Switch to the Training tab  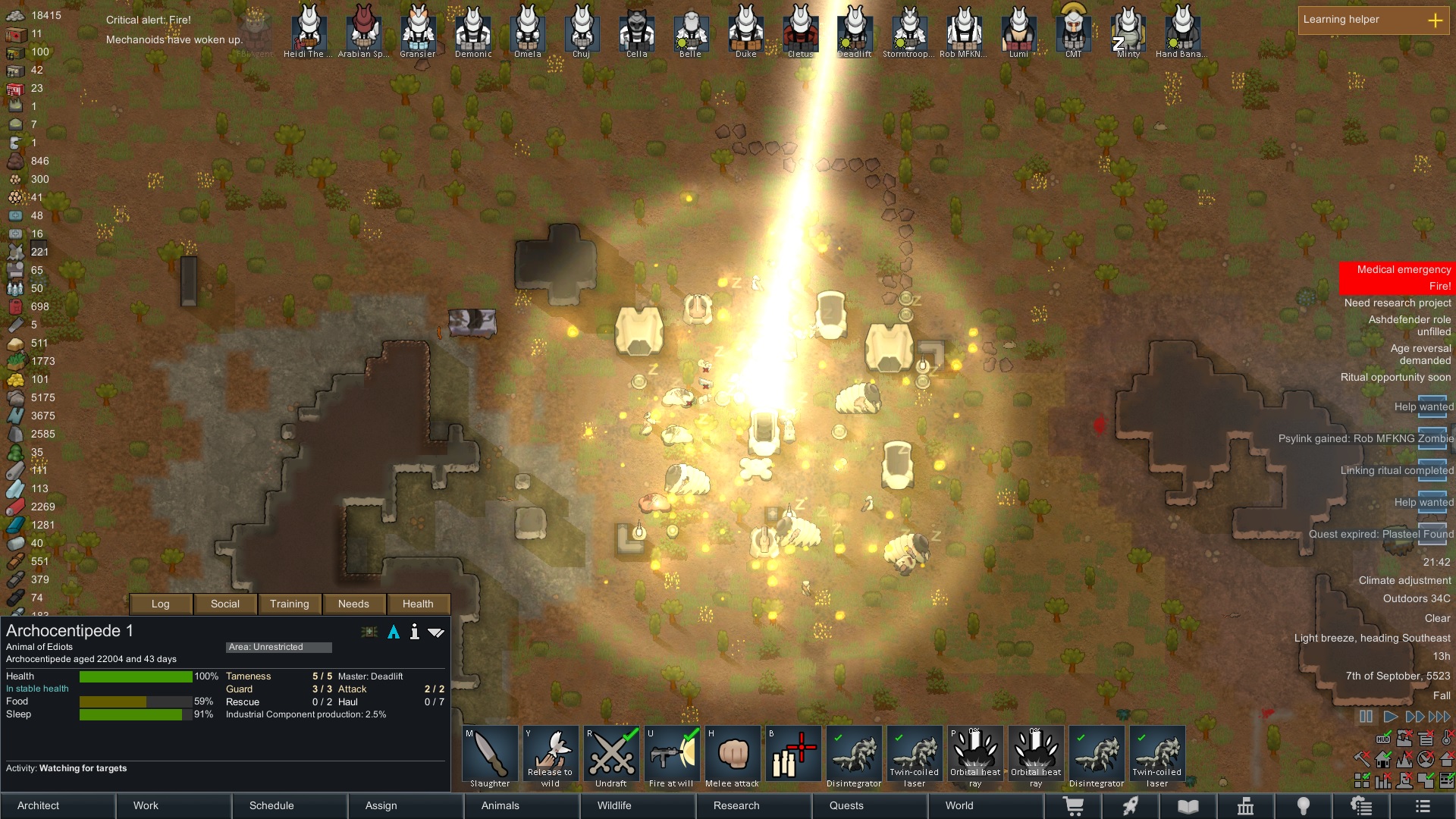coord(289,604)
